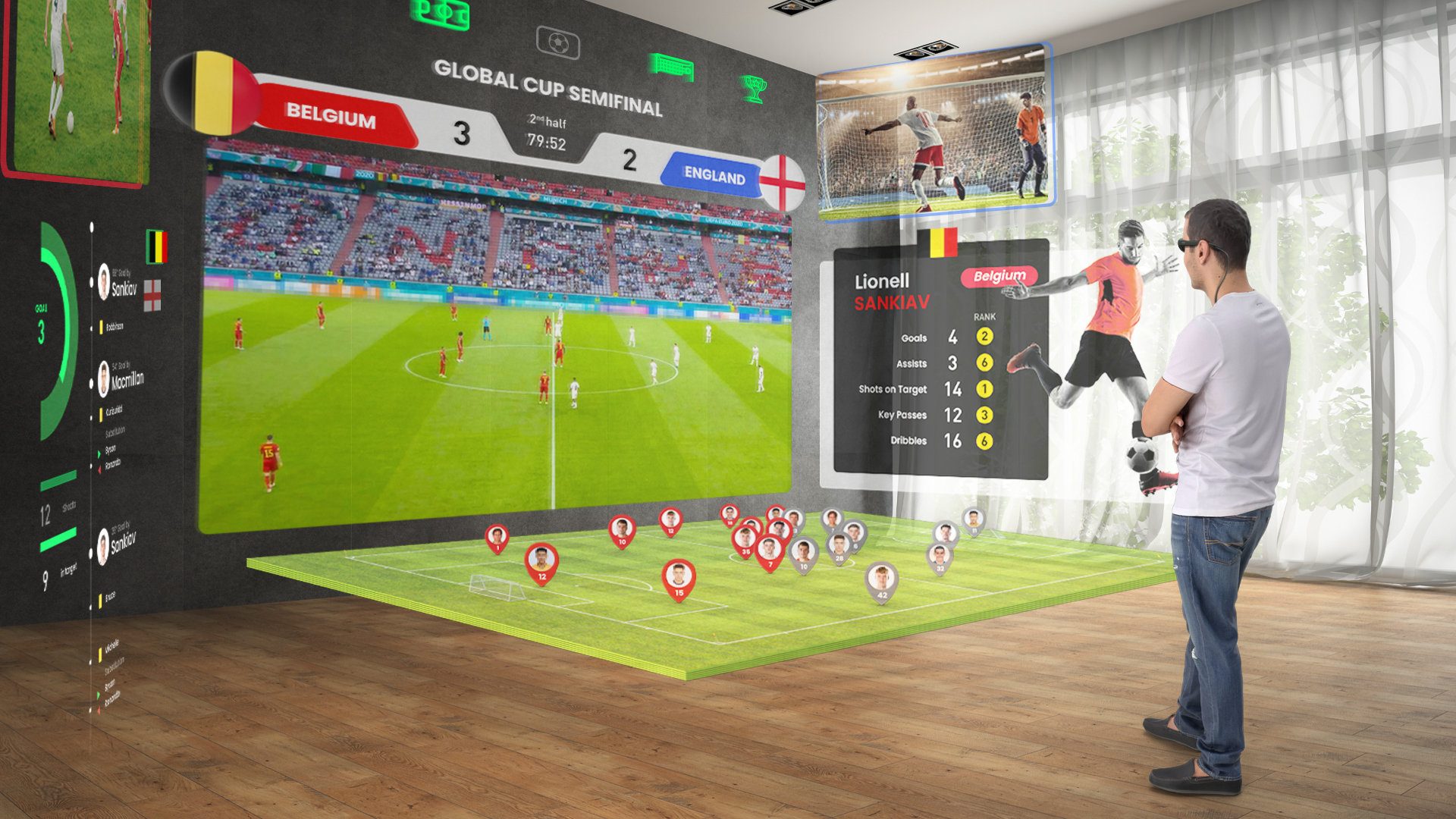
Task: Select the red player pin numbered 10
Action: coord(622,530)
